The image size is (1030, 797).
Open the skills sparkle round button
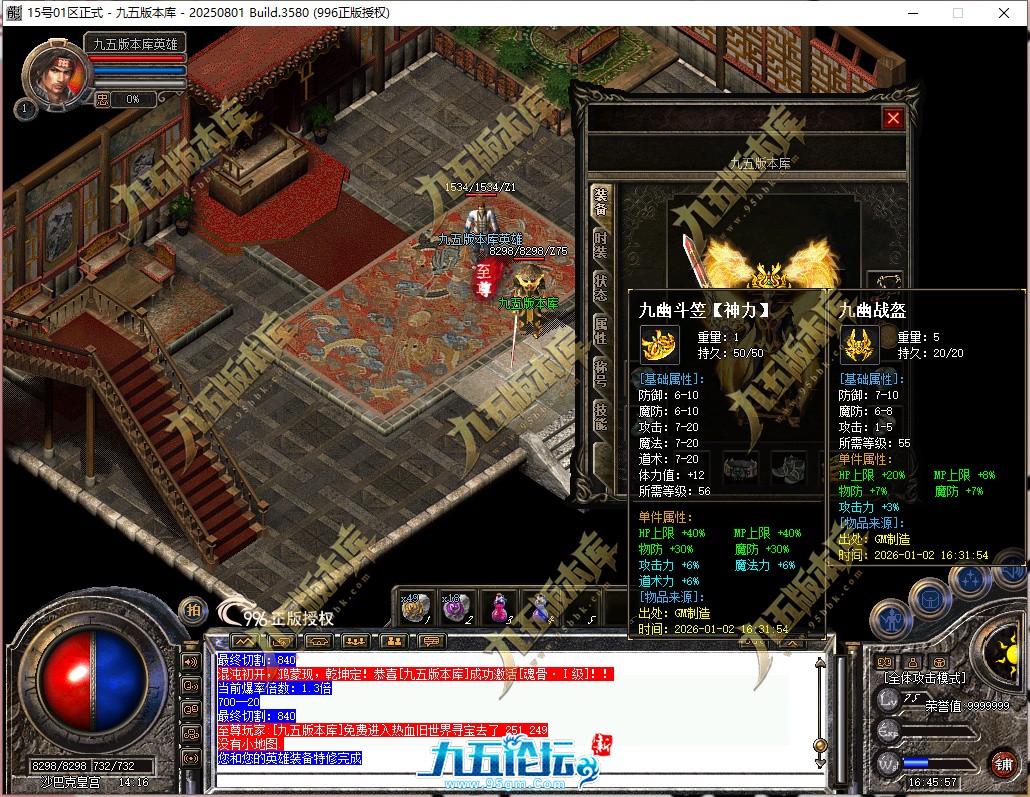point(968,580)
